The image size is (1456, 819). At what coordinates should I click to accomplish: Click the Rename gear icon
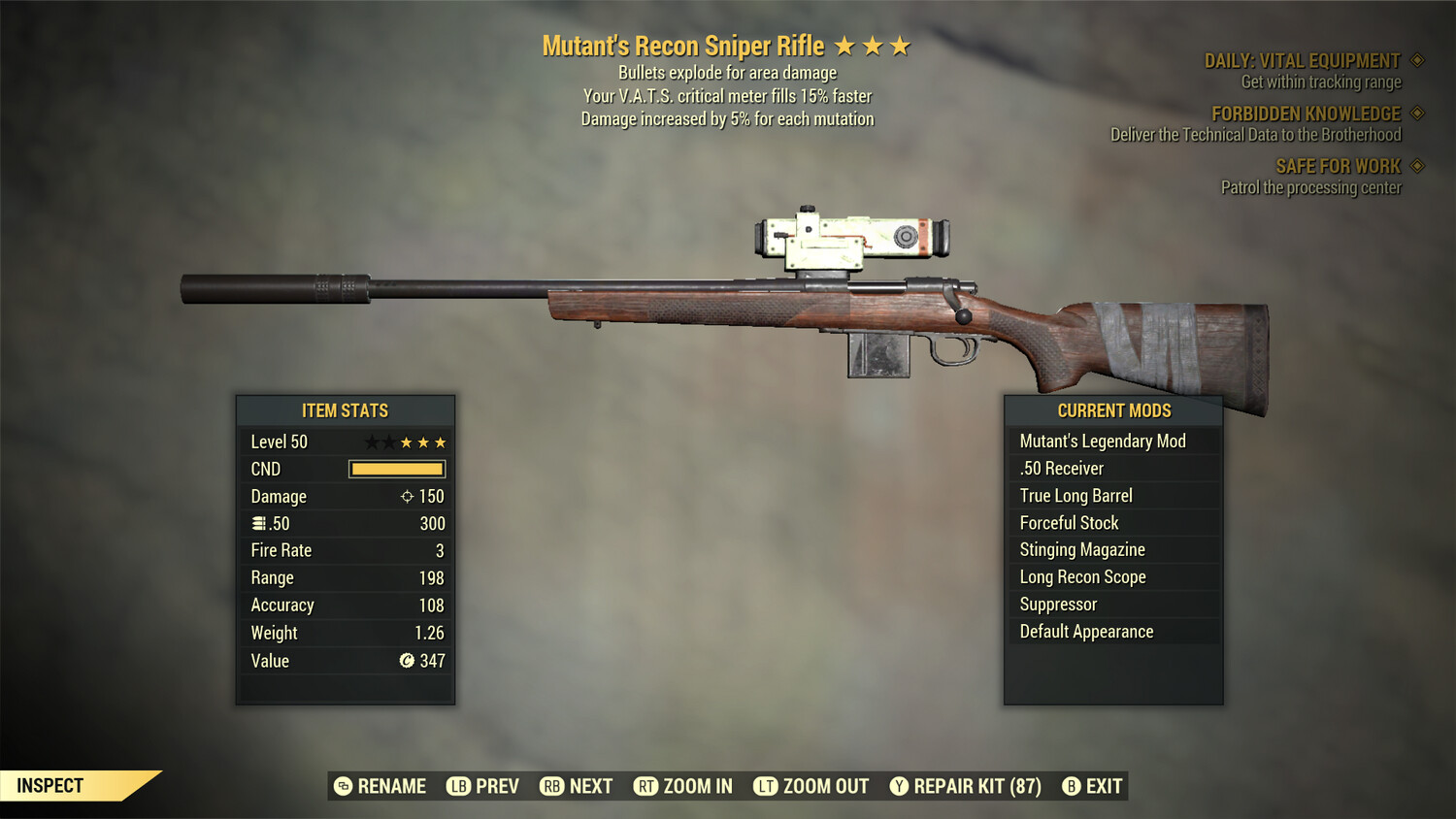coord(341,786)
